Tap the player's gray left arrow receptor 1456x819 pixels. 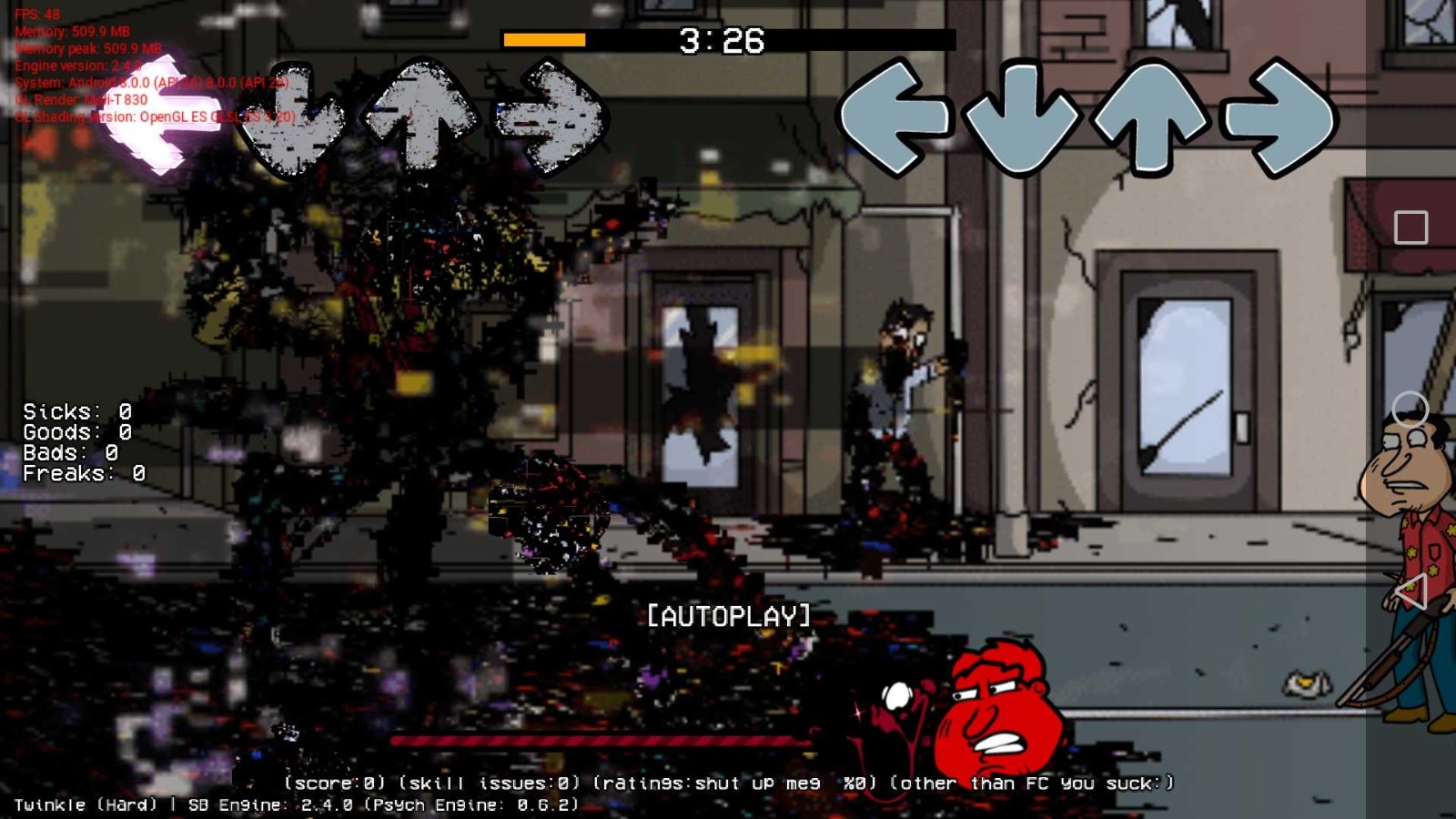[895, 116]
